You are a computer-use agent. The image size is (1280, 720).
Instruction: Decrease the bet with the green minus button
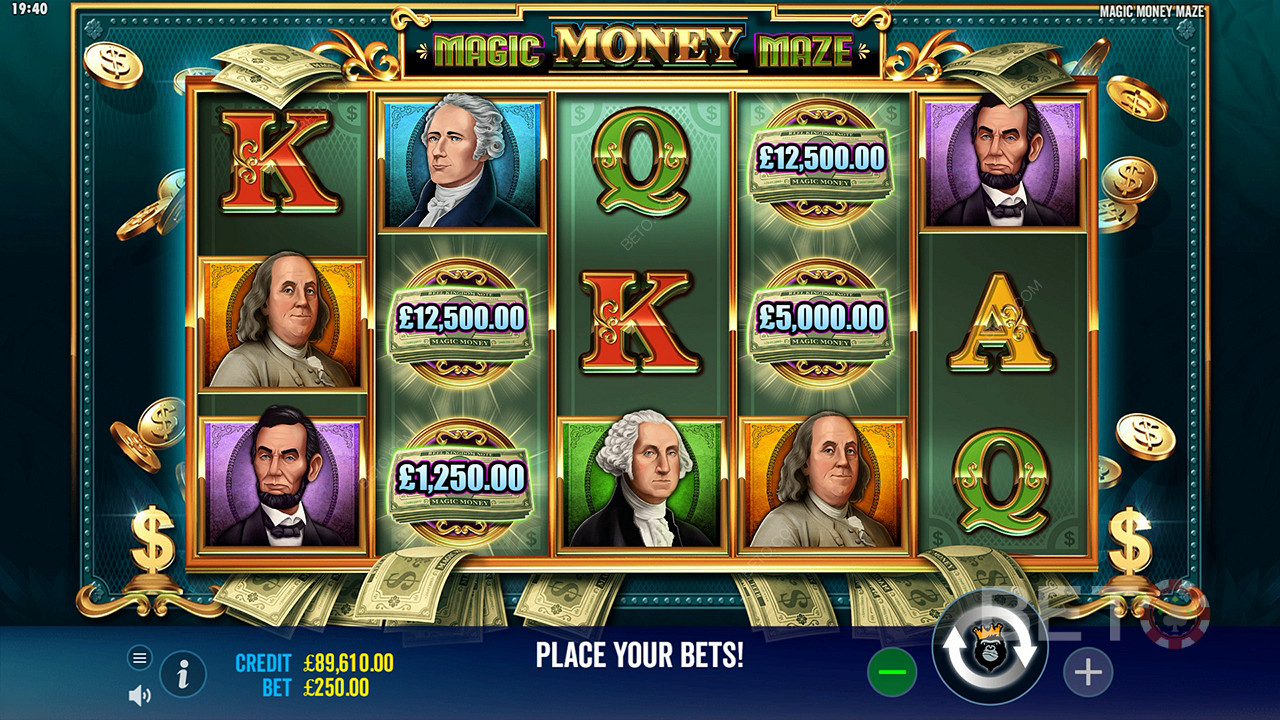[891, 673]
